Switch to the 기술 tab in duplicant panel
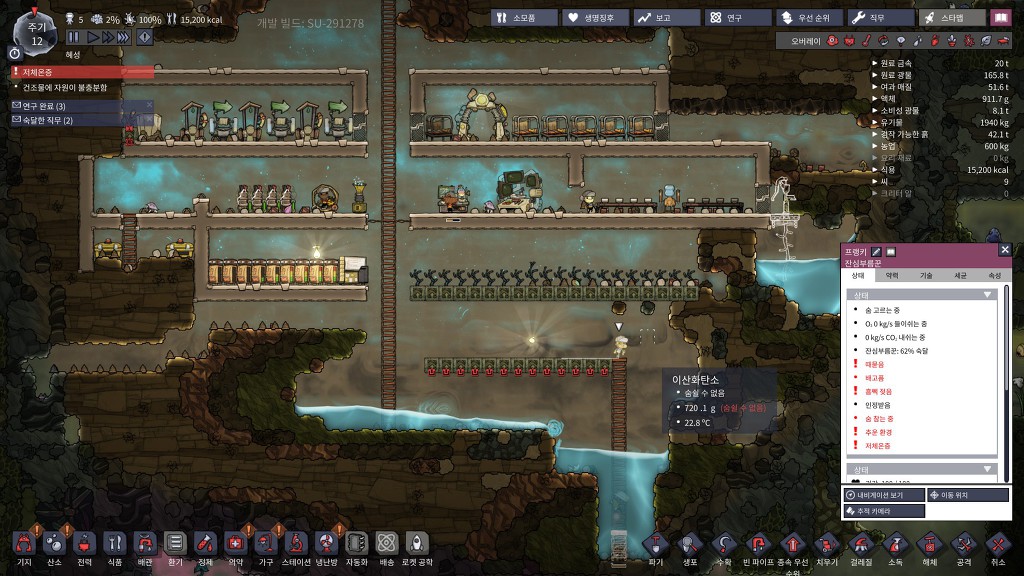The height and width of the screenshot is (576, 1024). tap(926, 275)
